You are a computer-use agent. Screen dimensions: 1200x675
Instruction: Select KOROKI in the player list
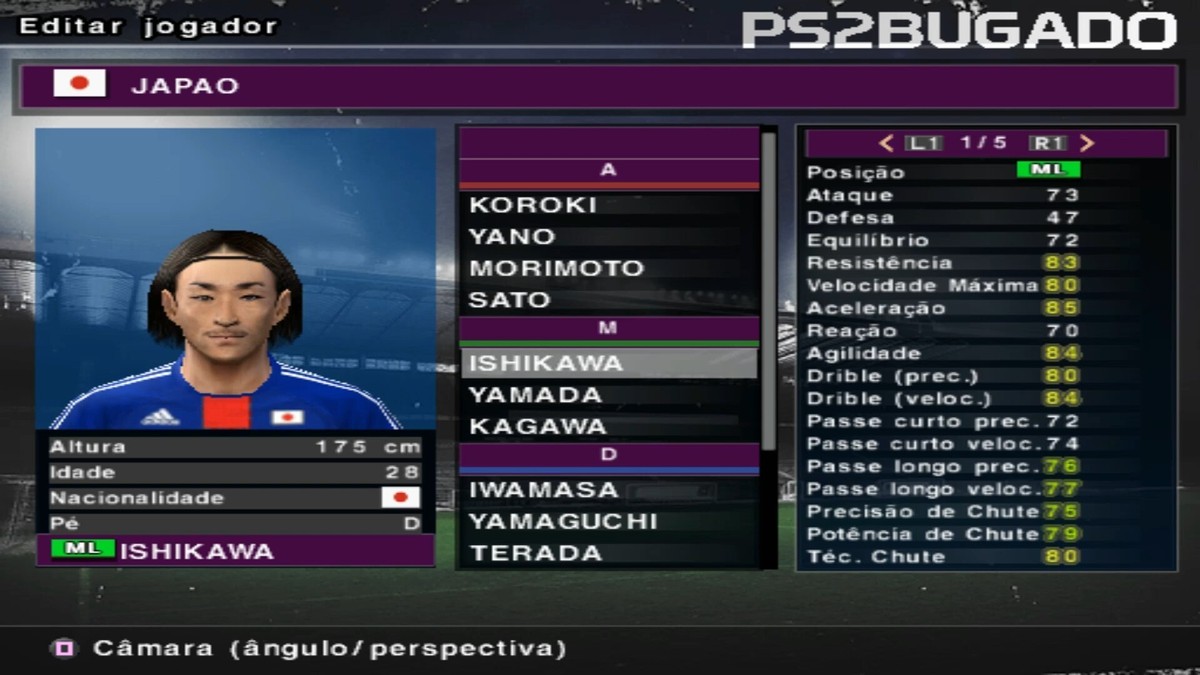click(608, 205)
